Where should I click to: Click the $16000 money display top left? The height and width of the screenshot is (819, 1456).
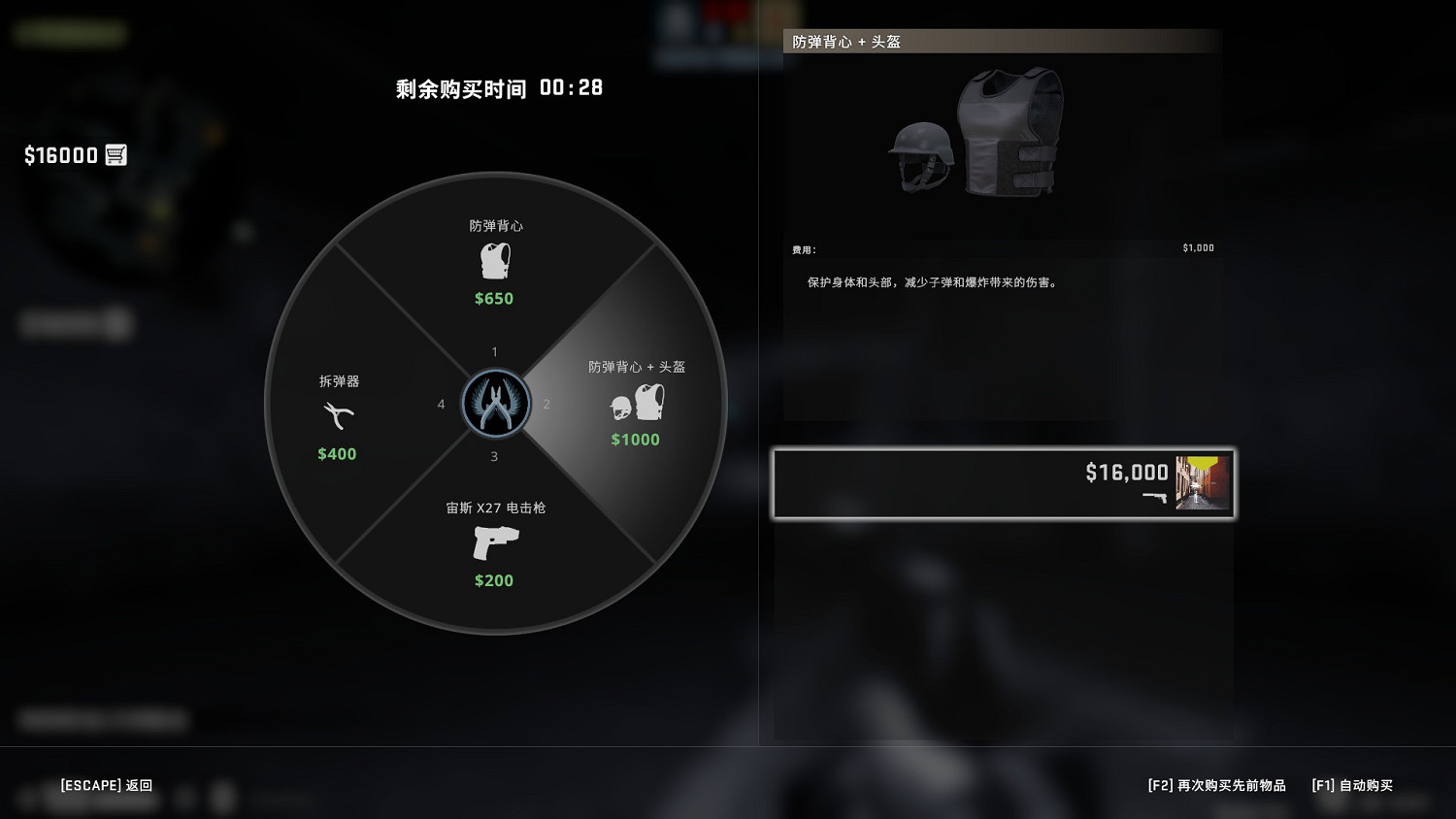point(59,154)
